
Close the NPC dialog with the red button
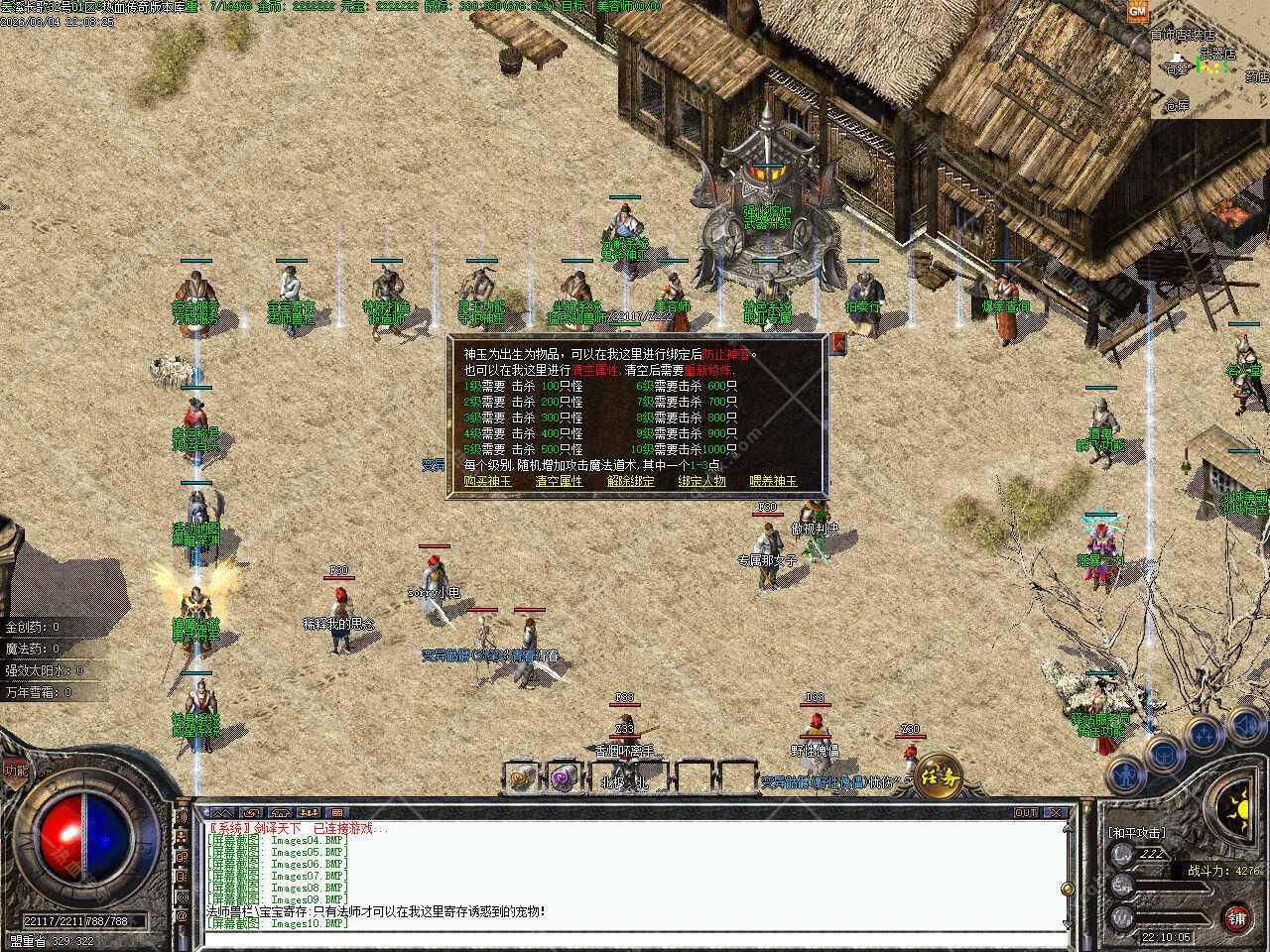point(838,344)
